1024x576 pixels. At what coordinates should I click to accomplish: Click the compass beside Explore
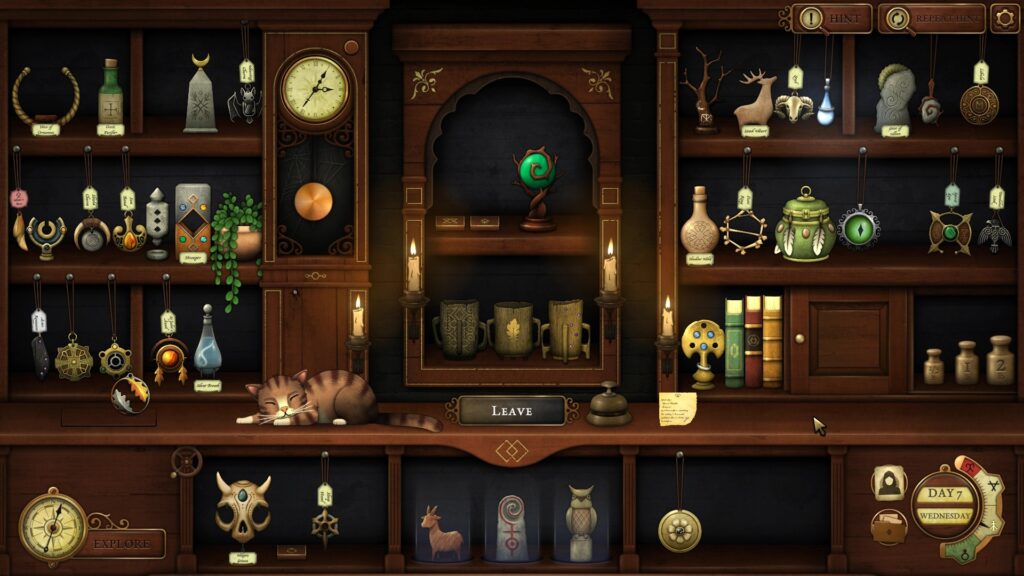coord(52,523)
